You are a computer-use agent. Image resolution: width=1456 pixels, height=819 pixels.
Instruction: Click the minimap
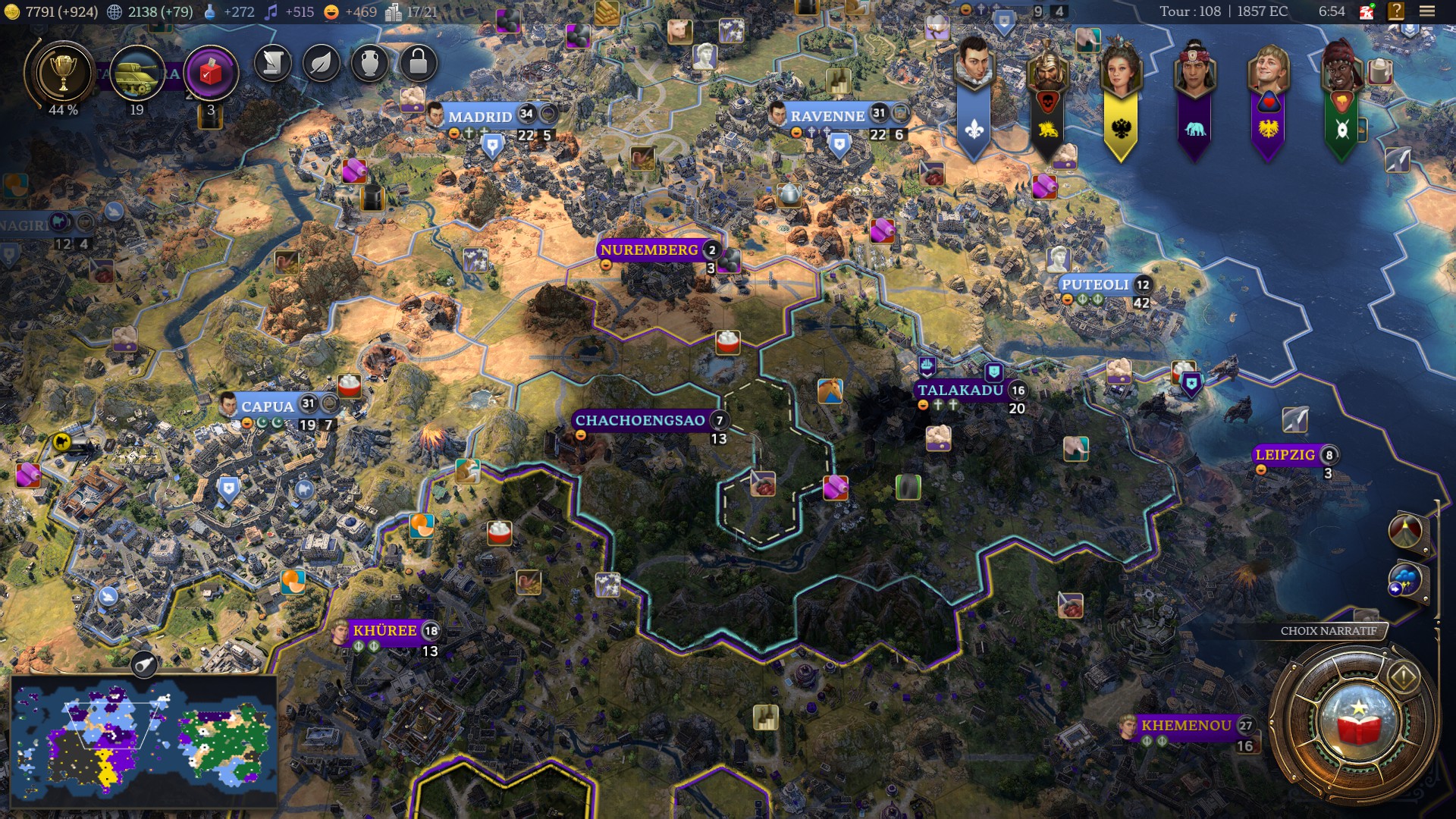coord(144,739)
